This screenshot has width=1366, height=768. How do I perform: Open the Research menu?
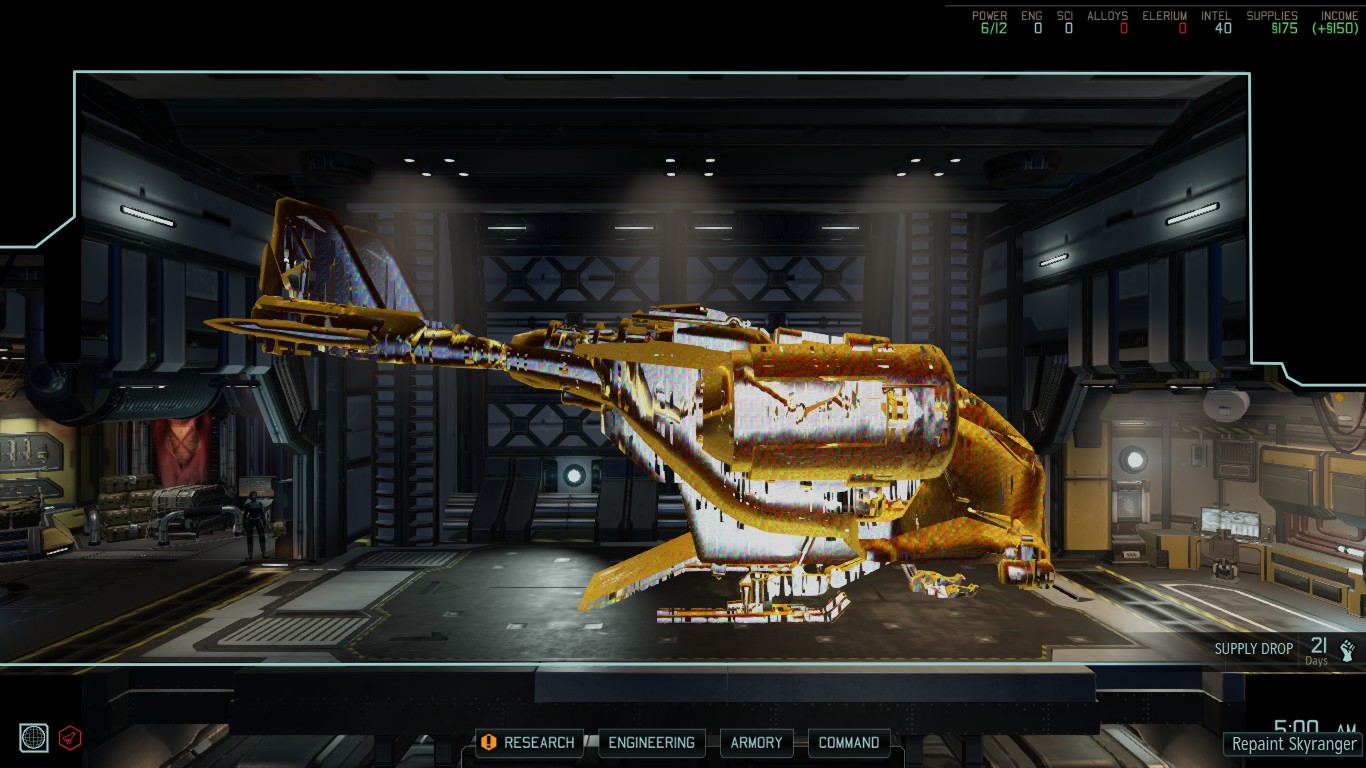pyautogui.click(x=528, y=743)
